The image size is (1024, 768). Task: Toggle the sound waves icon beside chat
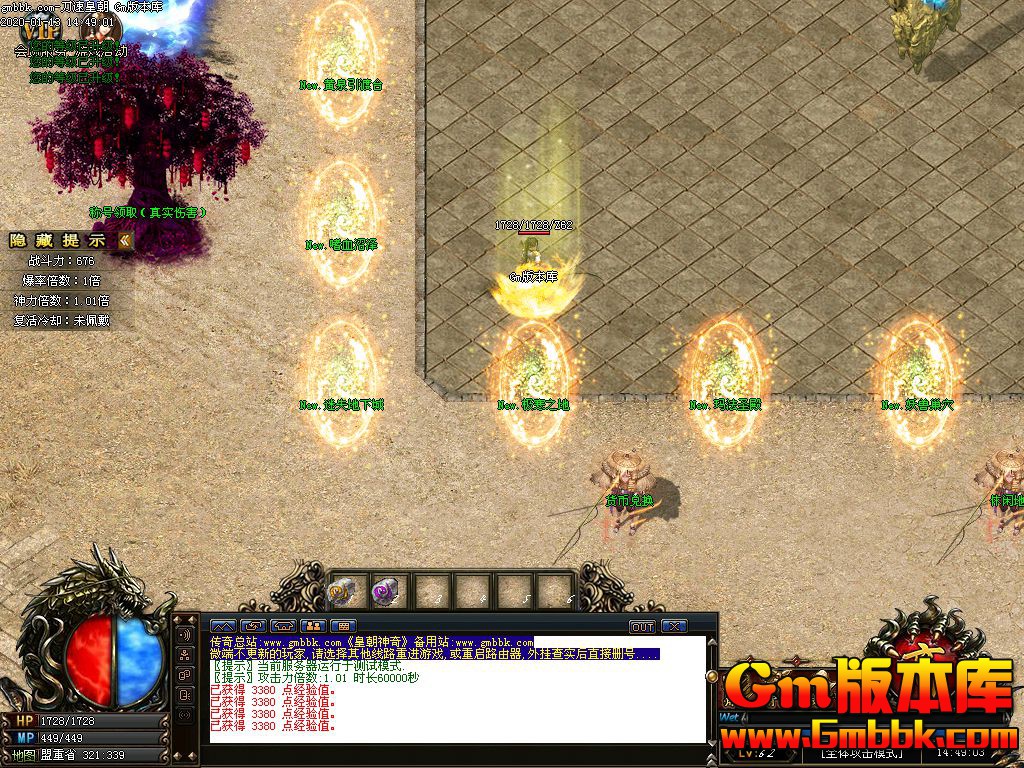(185, 635)
